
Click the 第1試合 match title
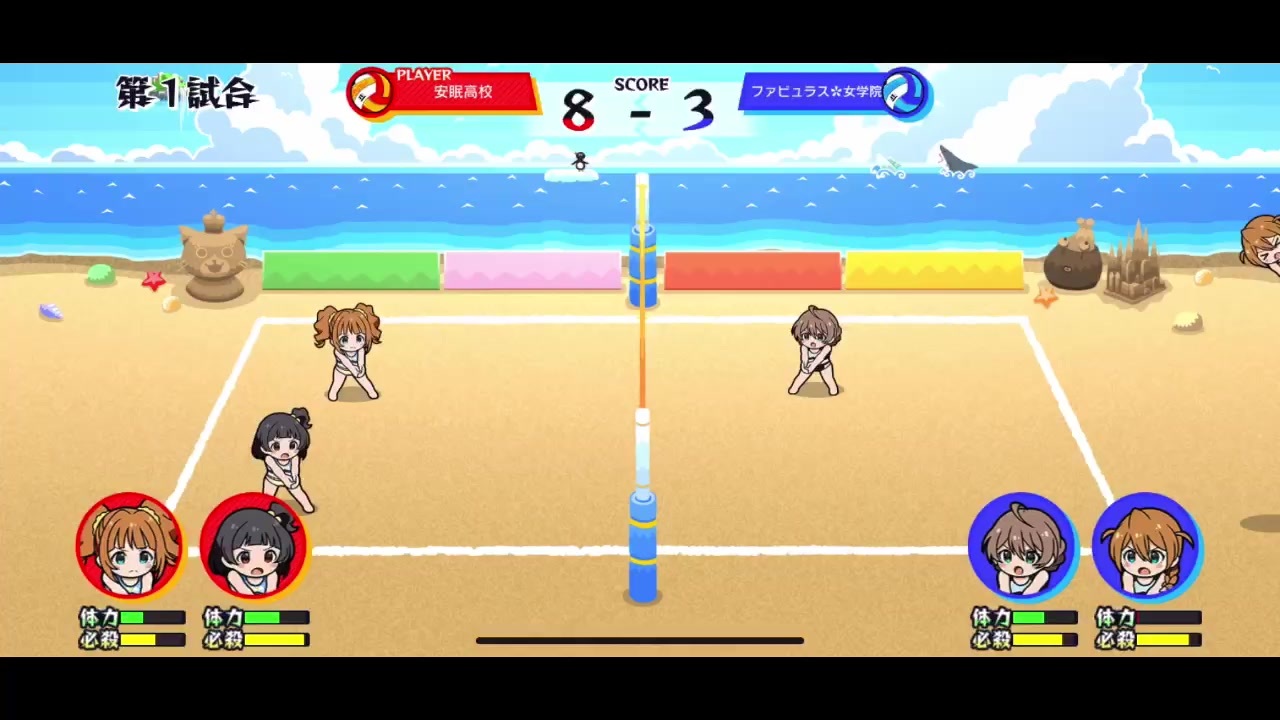(185, 93)
